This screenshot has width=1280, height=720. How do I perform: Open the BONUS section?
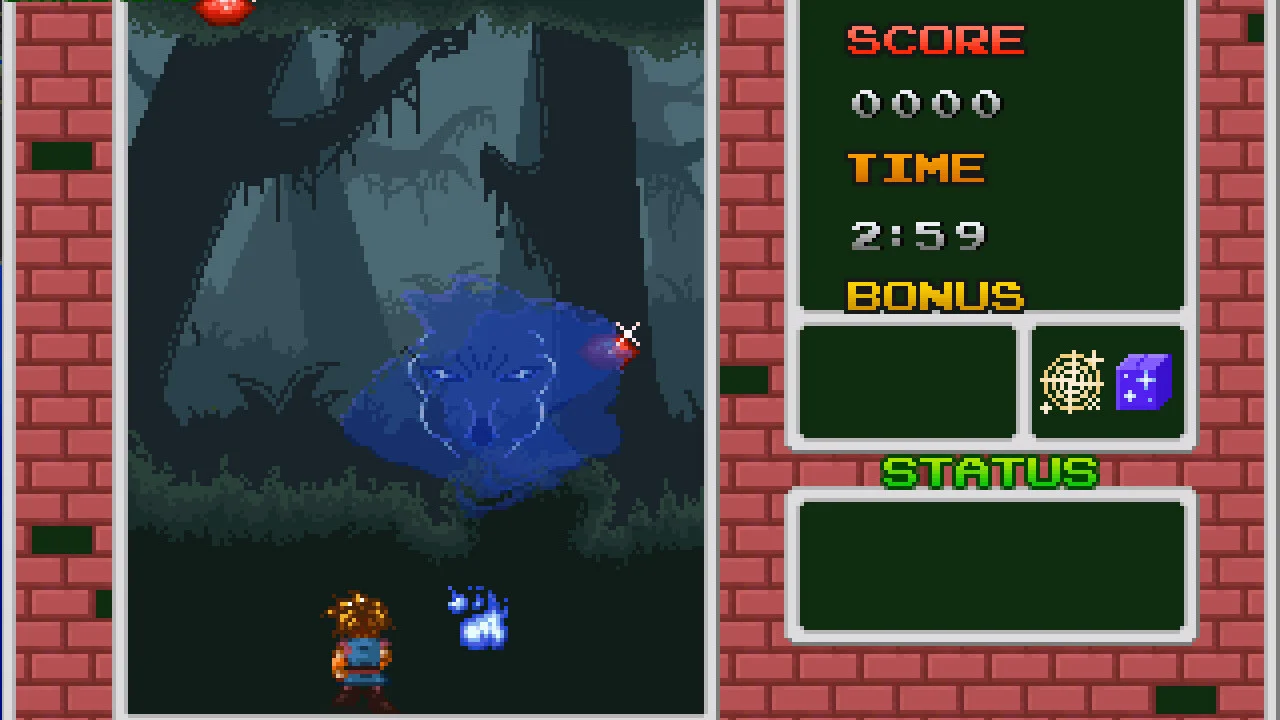(934, 297)
